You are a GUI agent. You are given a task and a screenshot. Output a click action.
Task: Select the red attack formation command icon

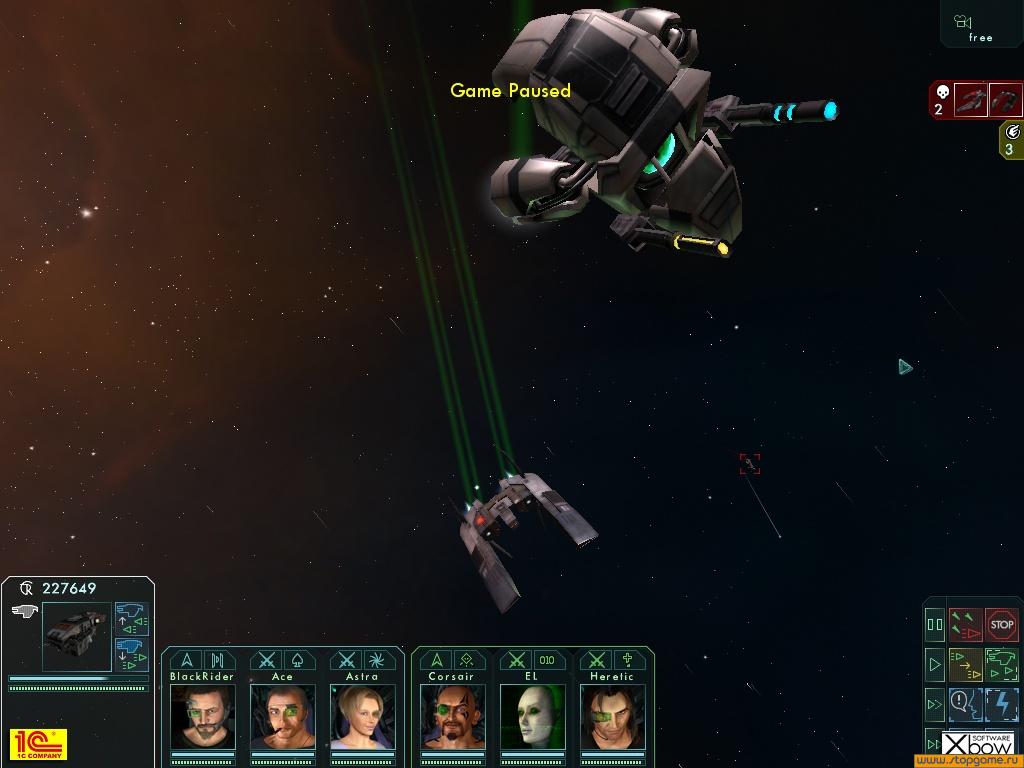click(965, 625)
